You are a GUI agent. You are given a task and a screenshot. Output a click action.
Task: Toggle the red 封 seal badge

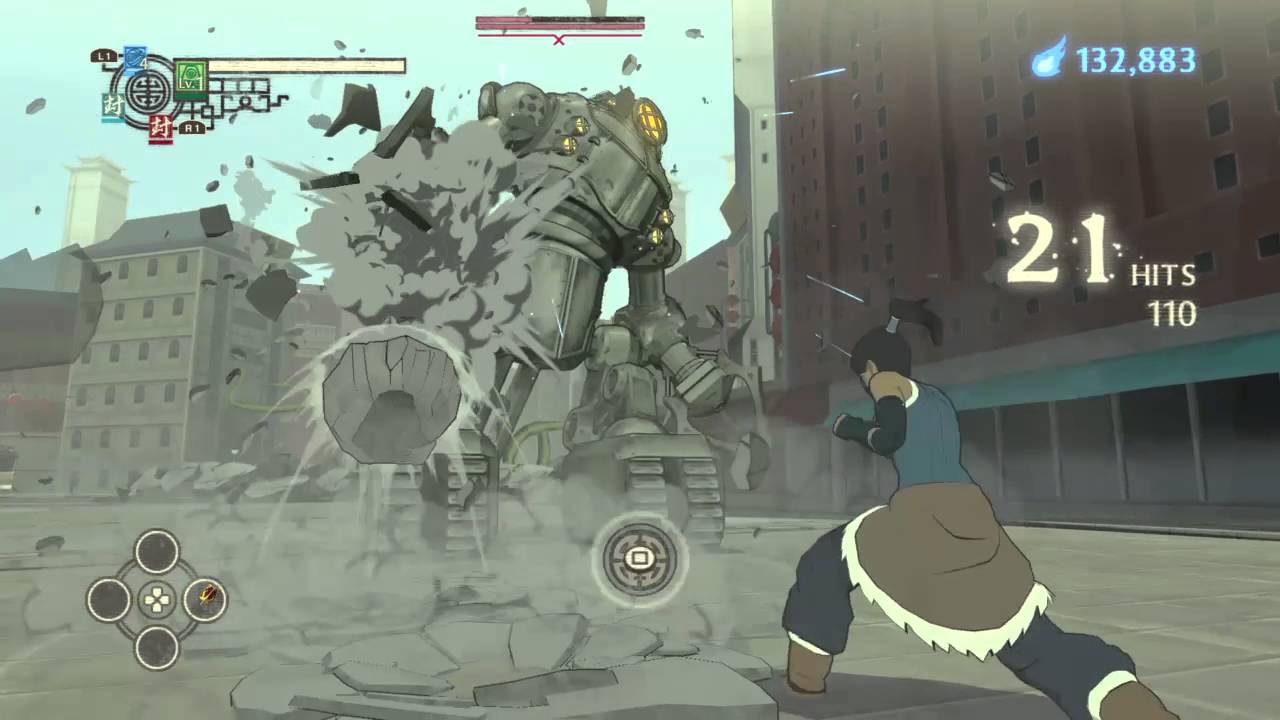161,126
